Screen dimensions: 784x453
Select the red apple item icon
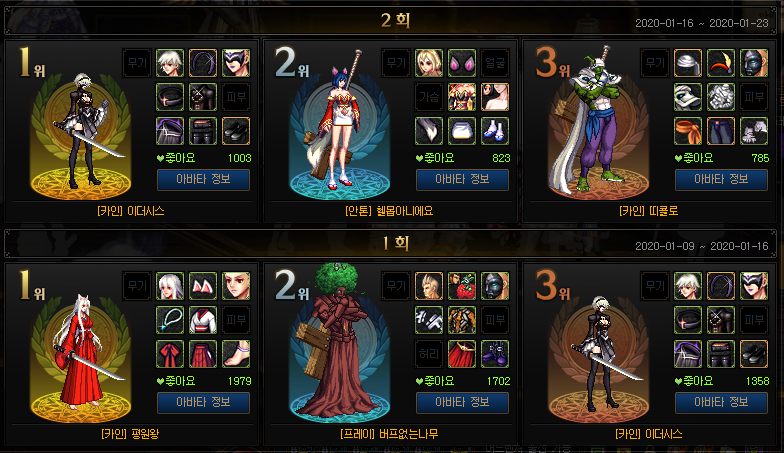pos(462,286)
